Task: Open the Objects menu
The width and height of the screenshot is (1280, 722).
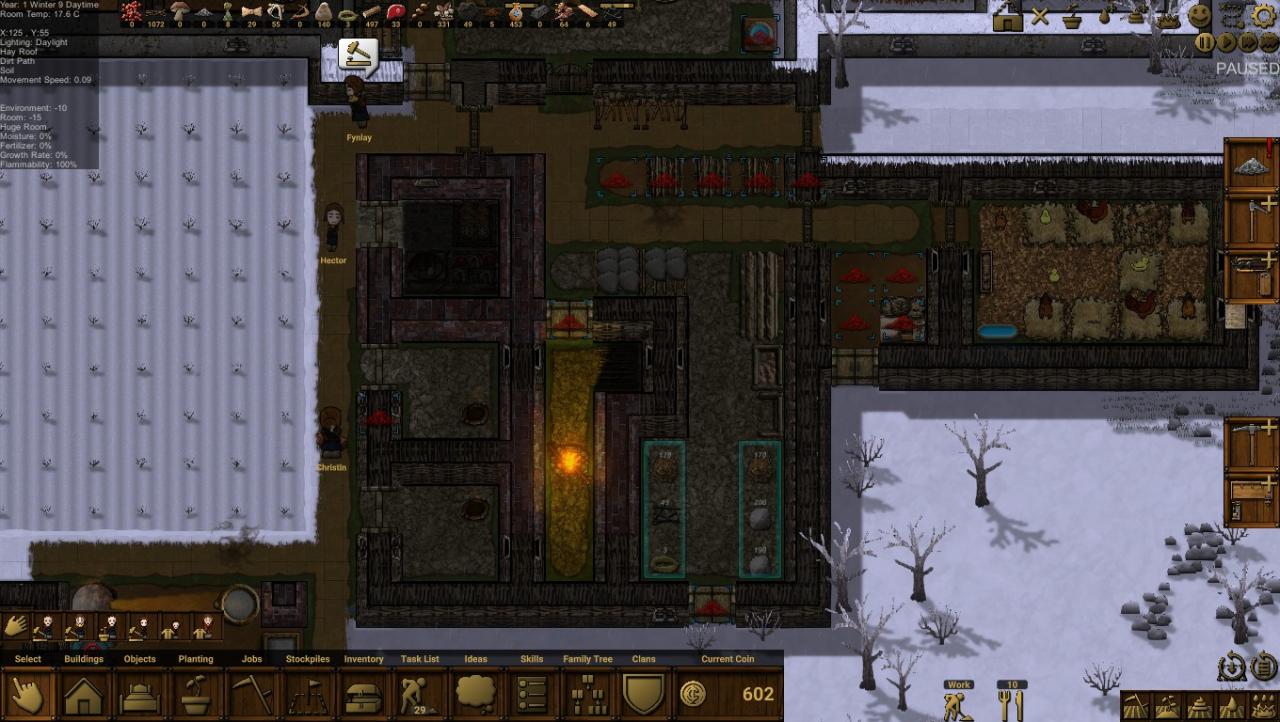Action: [140, 694]
